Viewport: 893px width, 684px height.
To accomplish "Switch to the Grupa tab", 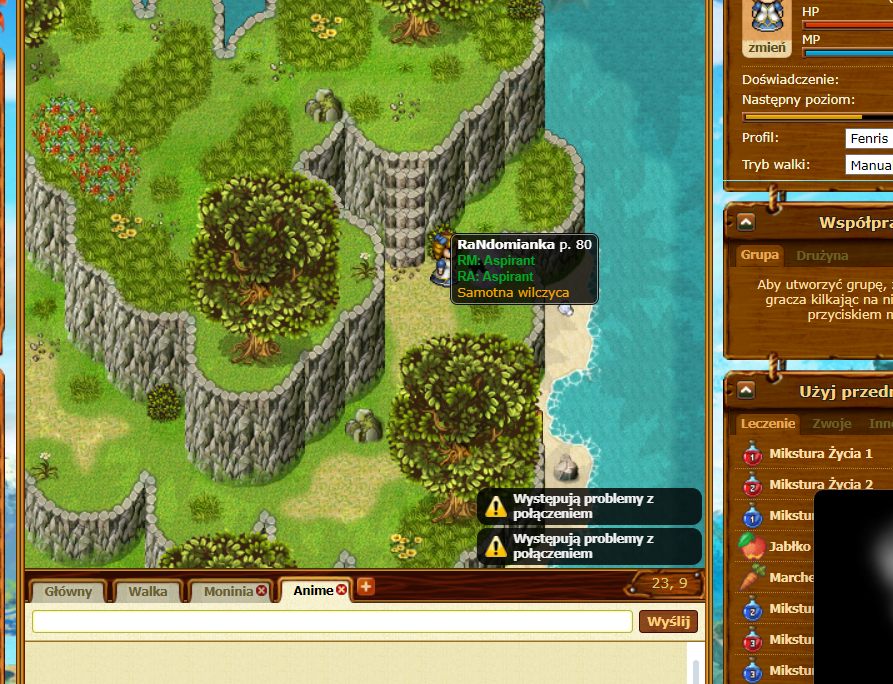I will point(760,255).
